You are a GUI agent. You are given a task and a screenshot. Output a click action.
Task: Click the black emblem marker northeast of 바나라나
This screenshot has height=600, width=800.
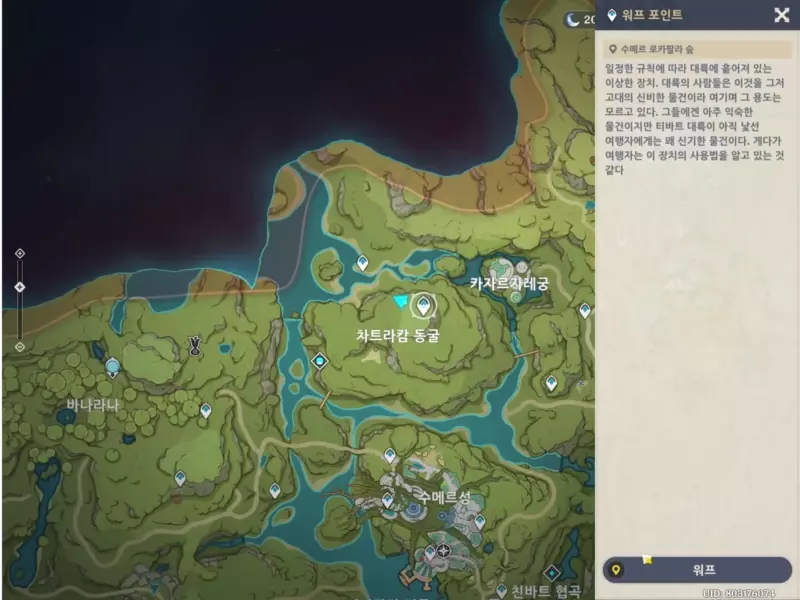tap(195, 346)
